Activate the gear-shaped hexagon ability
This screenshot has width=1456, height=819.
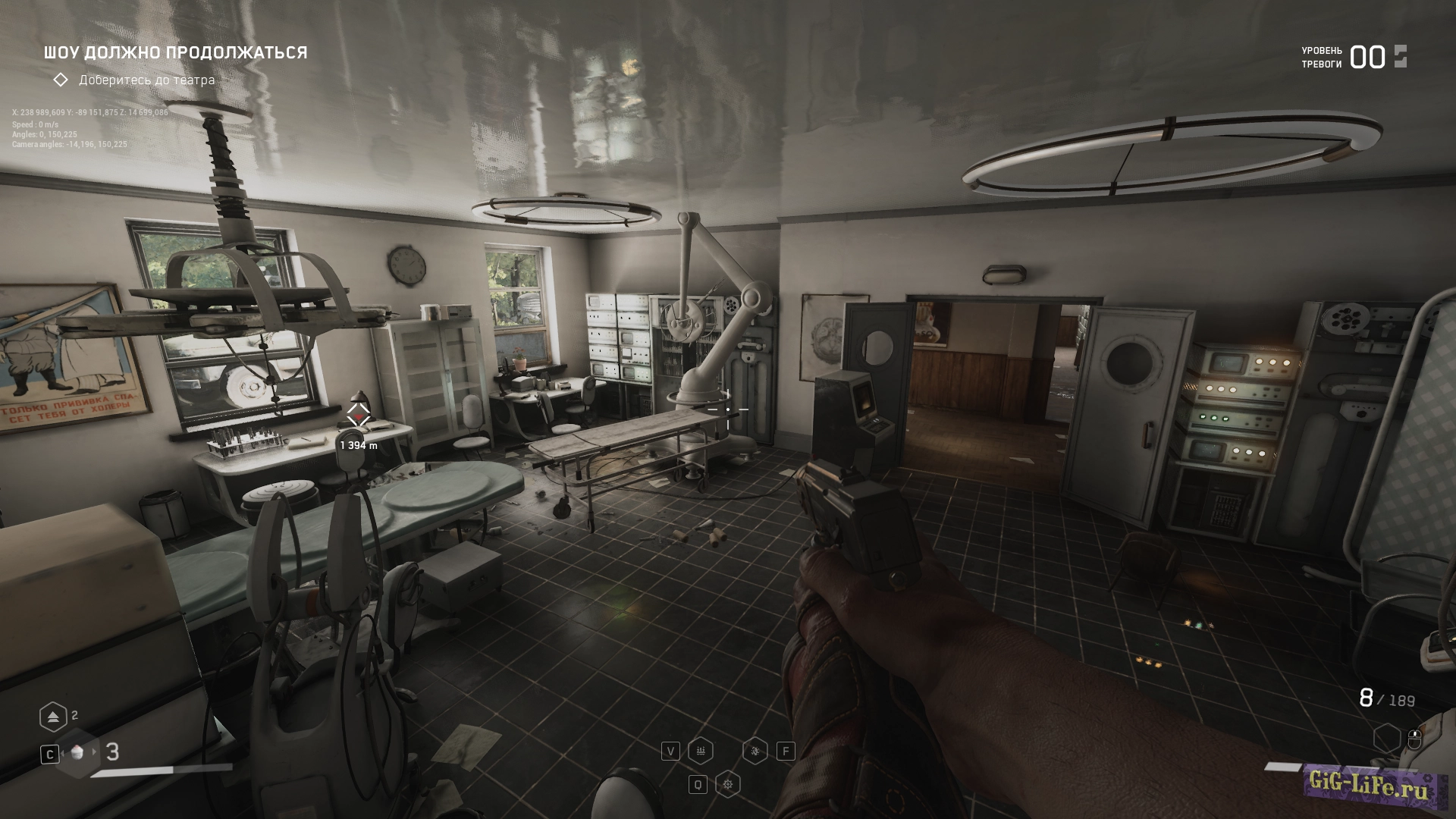(728, 784)
